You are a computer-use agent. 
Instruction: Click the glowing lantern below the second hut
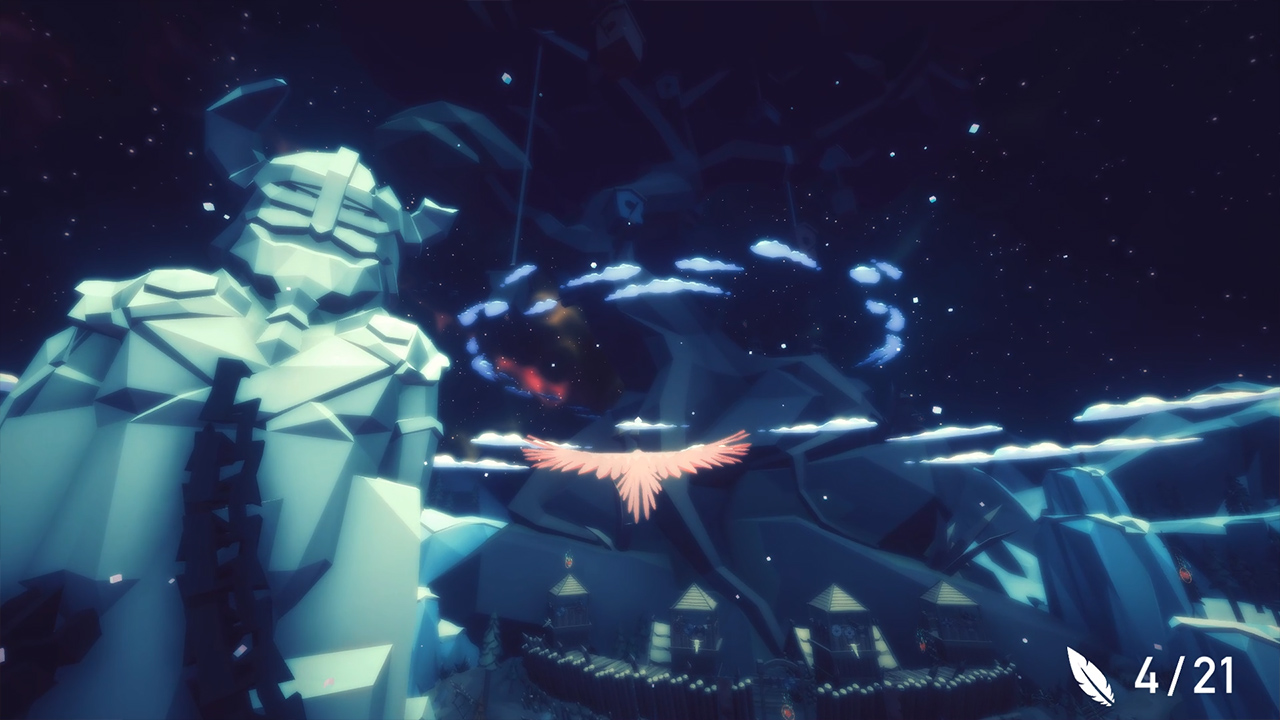695,642
